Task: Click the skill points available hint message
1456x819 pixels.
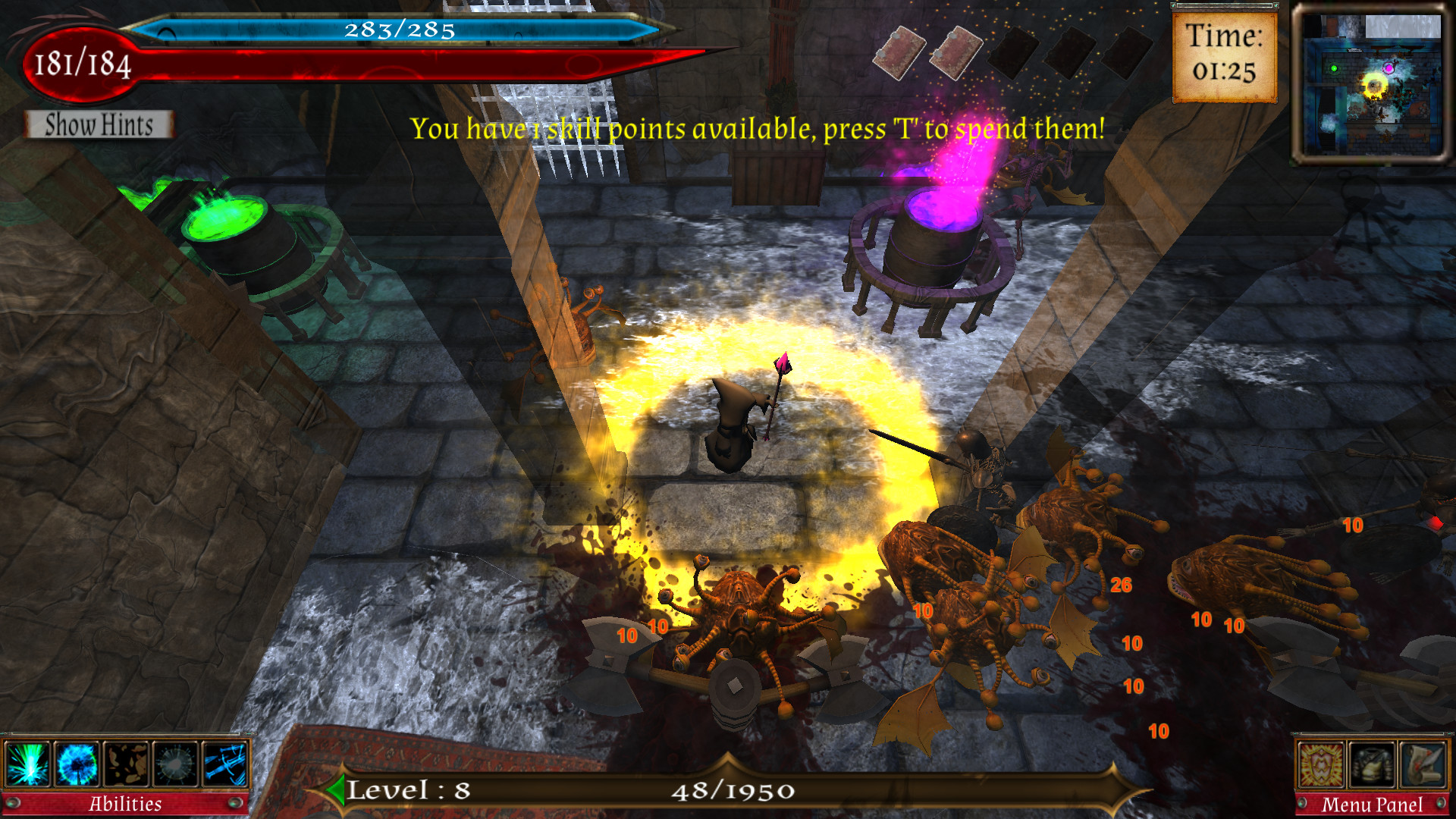Action: coord(758,127)
